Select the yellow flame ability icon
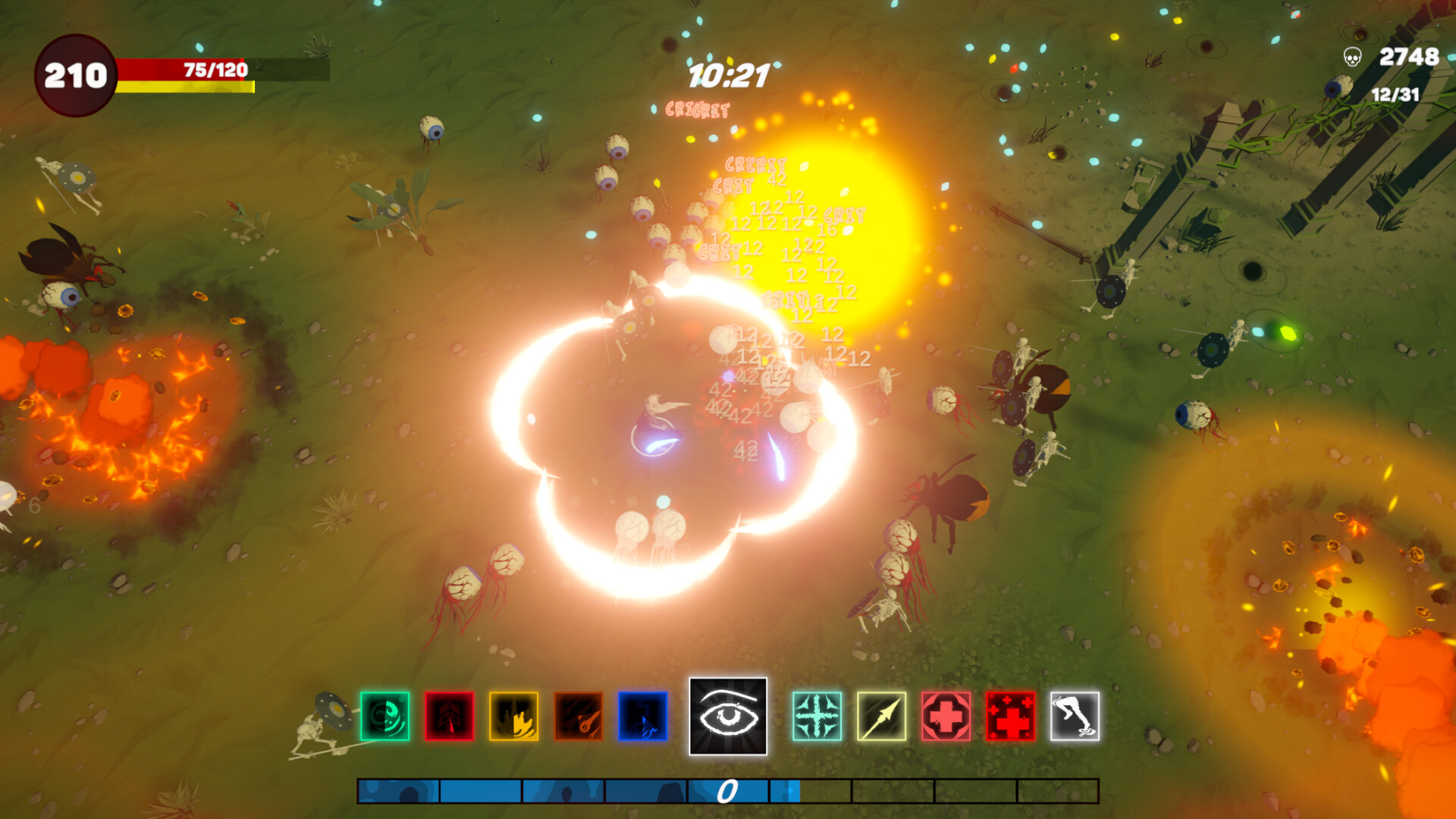 tap(516, 717)
